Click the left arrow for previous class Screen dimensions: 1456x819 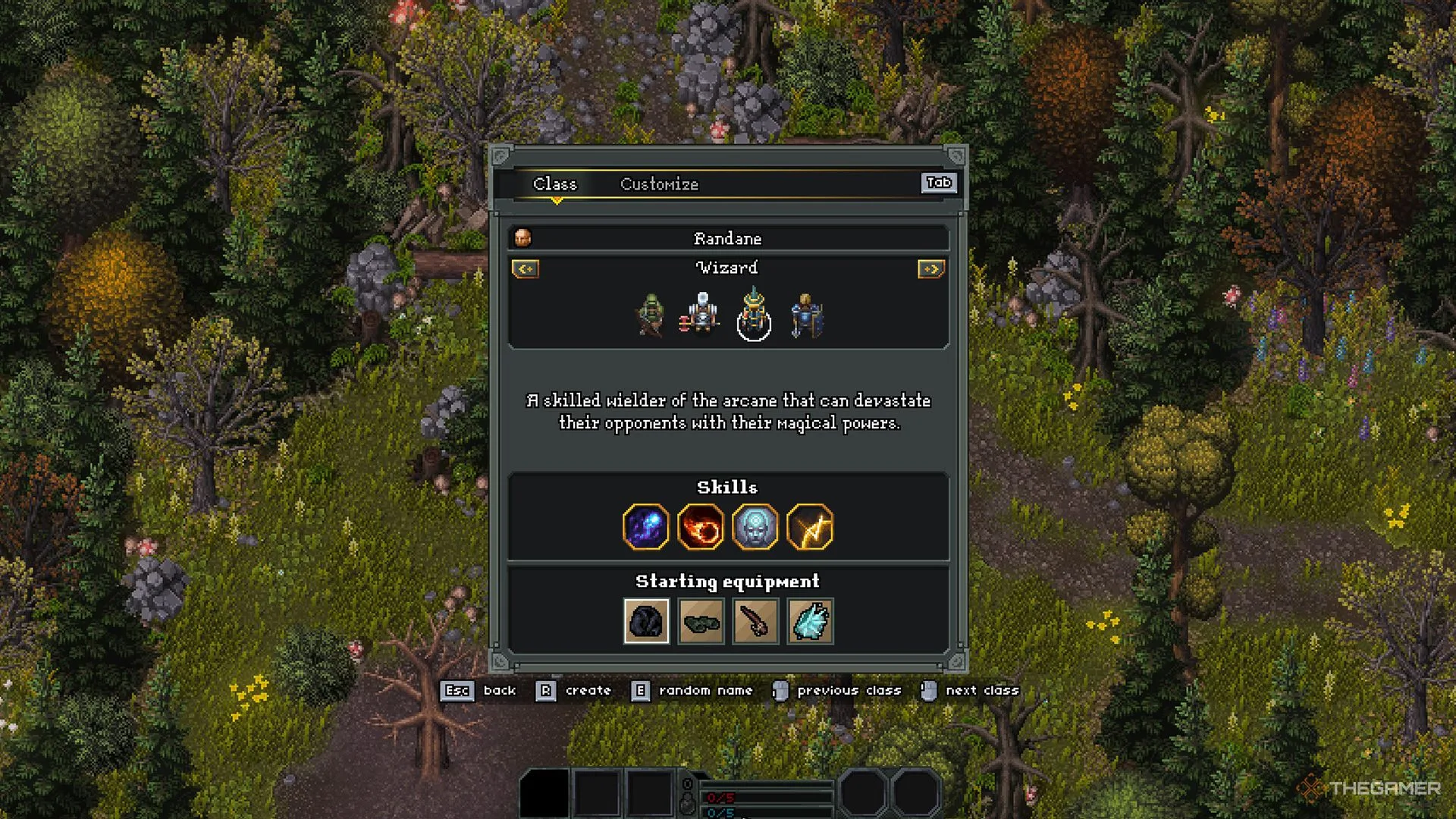526,269
